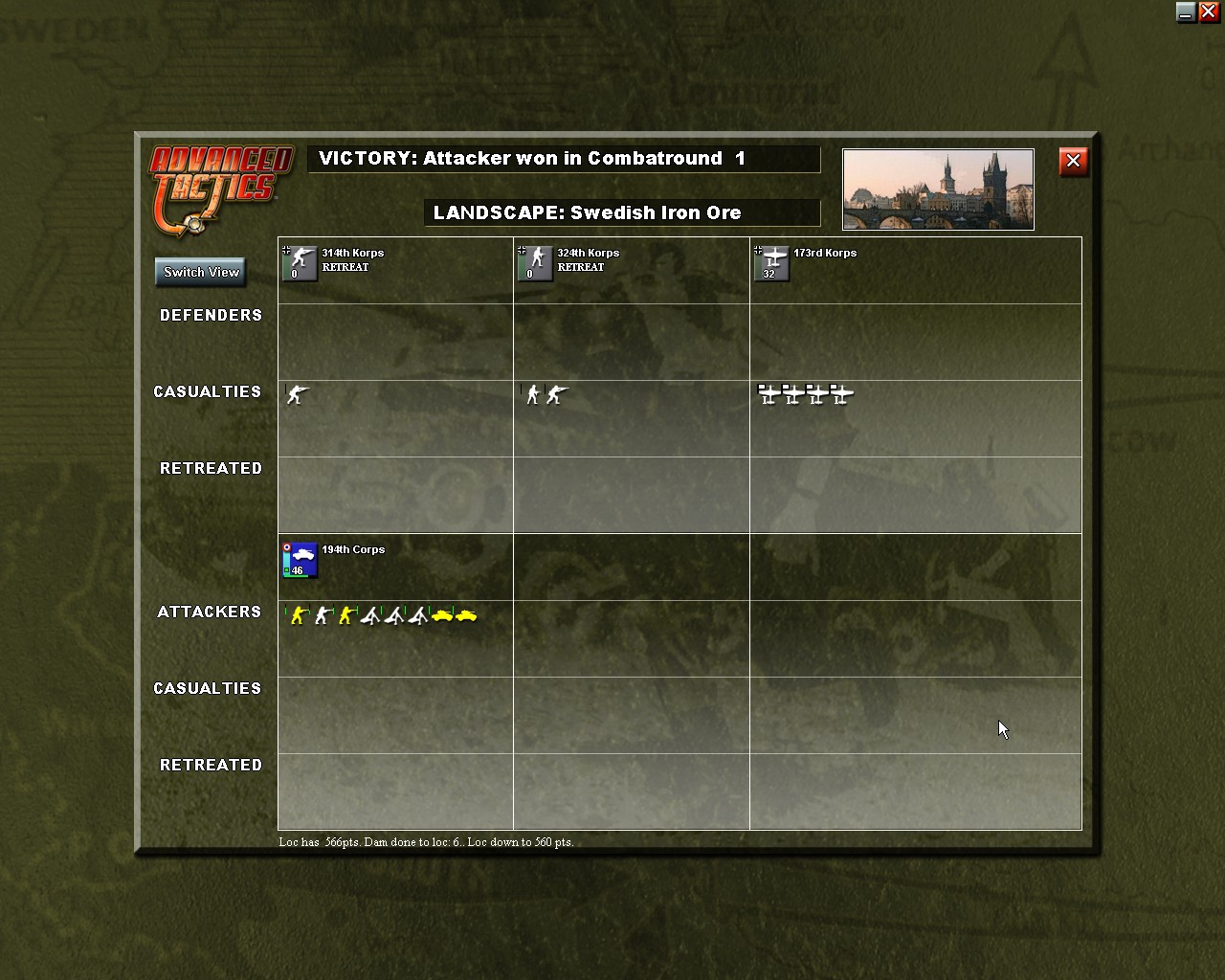Click the VICTORY attacker result header

(x=563, y=159)
